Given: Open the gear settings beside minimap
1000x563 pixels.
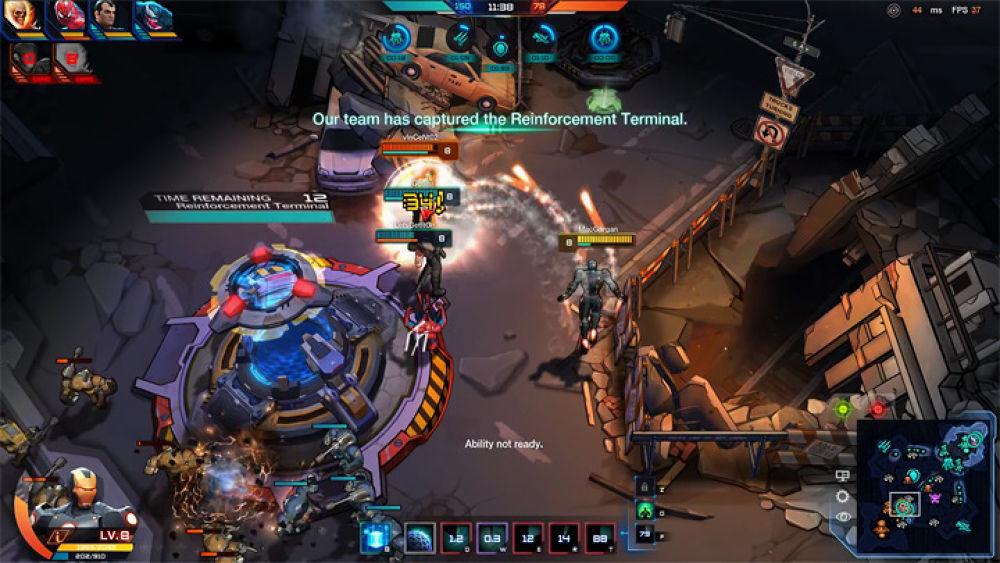Looking at the screenshot, I should coord(843,496).
